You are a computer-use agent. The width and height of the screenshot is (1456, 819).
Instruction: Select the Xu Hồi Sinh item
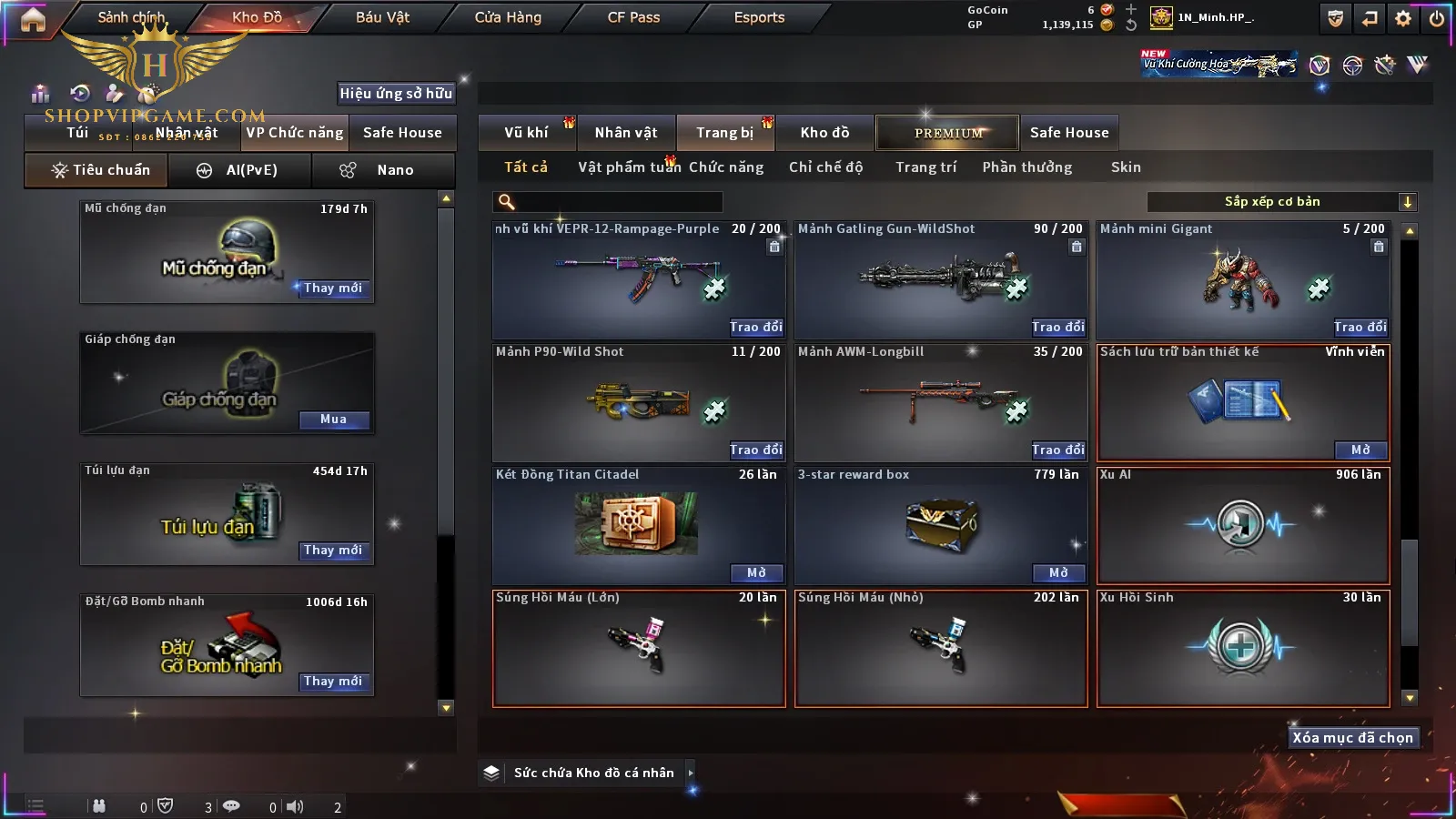[1243, 648]
